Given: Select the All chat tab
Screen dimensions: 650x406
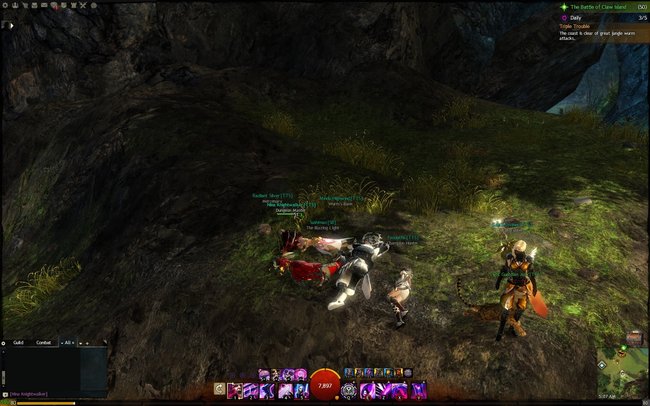Looking at the screenshot, I should tap(68, 343).
